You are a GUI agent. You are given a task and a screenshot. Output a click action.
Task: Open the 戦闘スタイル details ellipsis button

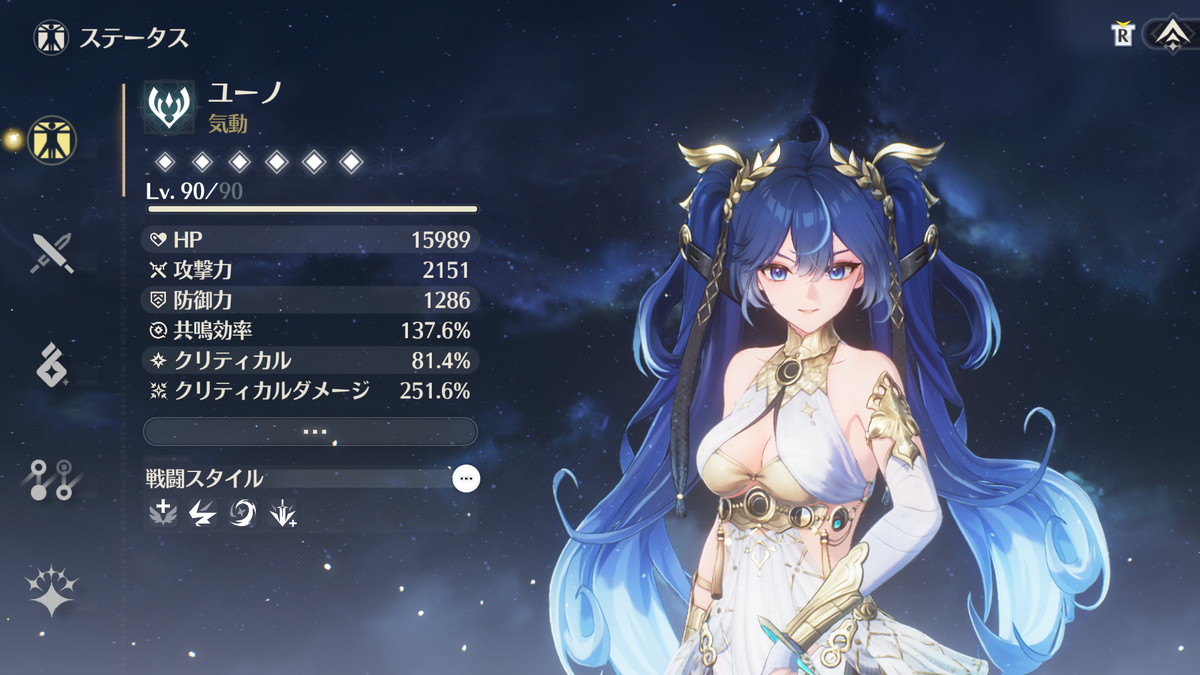tap(465, 479)
